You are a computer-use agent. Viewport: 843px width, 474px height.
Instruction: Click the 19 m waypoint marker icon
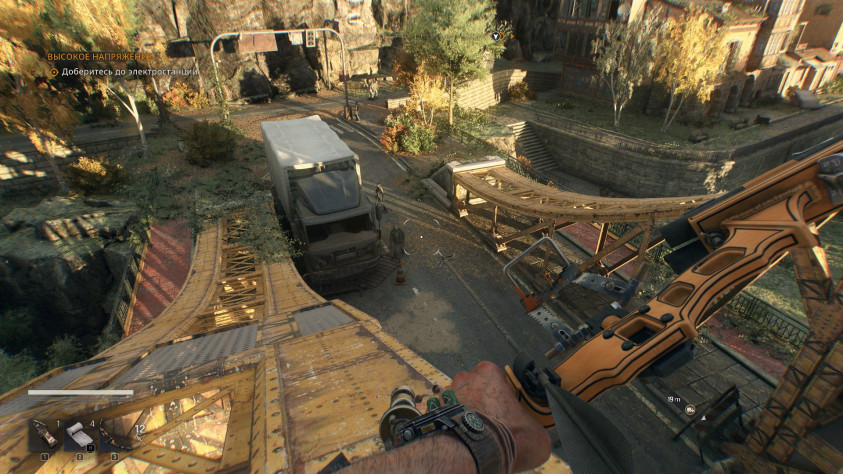[x=689, y=409]
